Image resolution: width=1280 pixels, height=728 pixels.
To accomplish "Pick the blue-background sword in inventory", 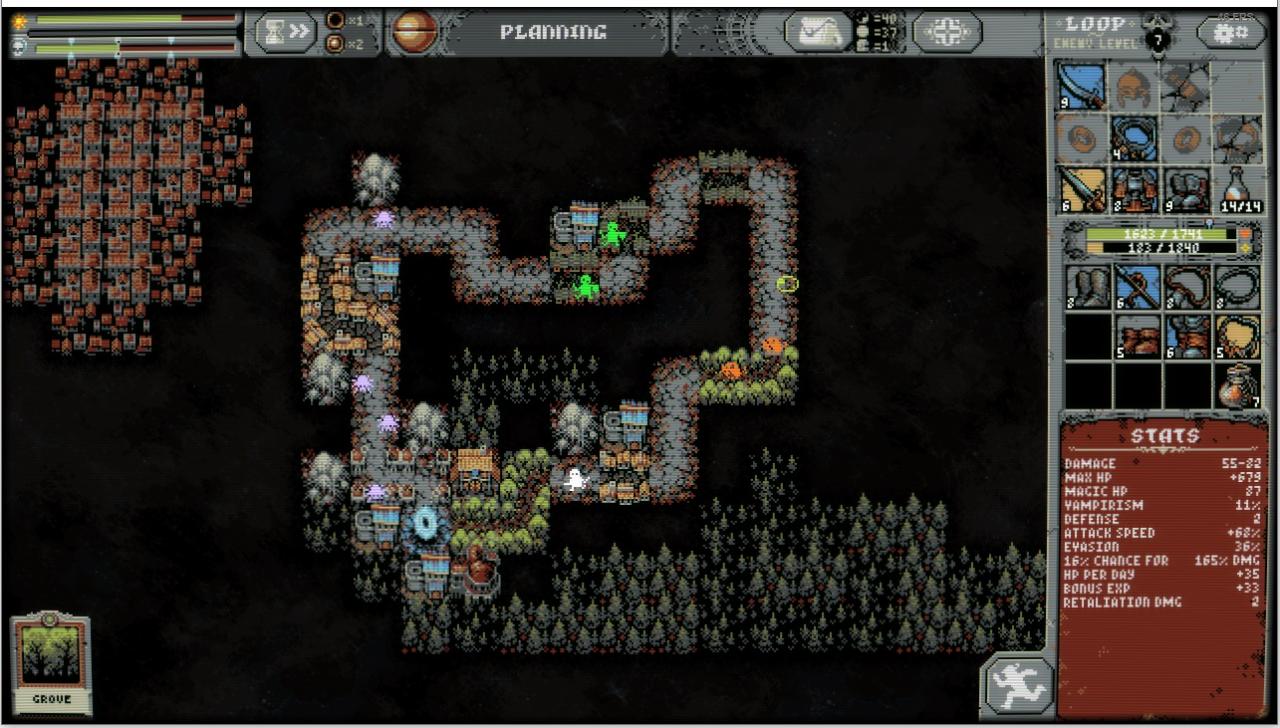I will pos(1139,287).
